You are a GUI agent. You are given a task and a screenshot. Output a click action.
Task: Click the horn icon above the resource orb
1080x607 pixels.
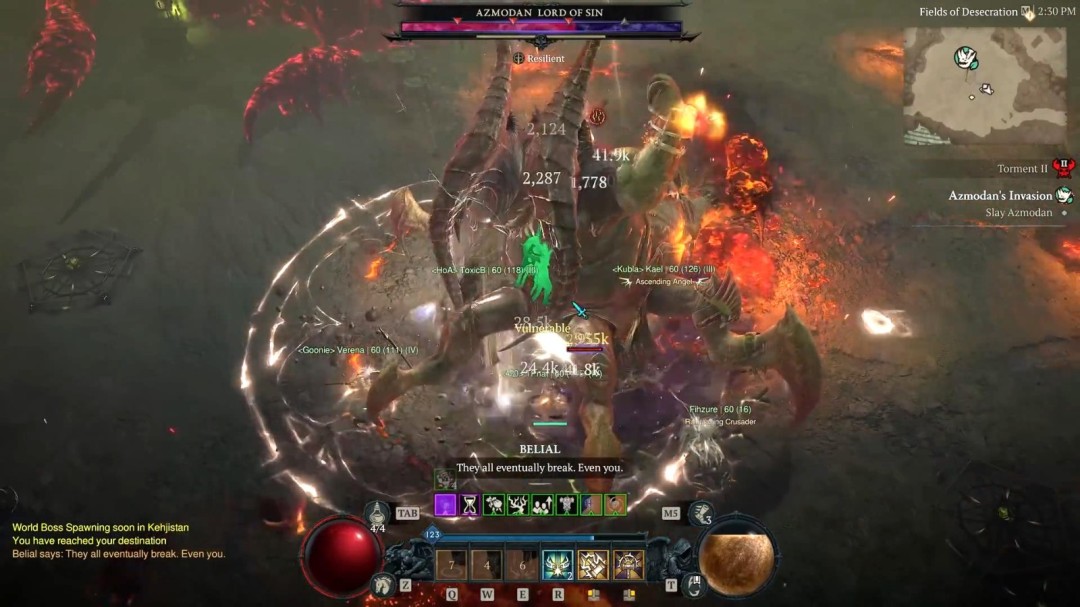(x=701, y=515)
